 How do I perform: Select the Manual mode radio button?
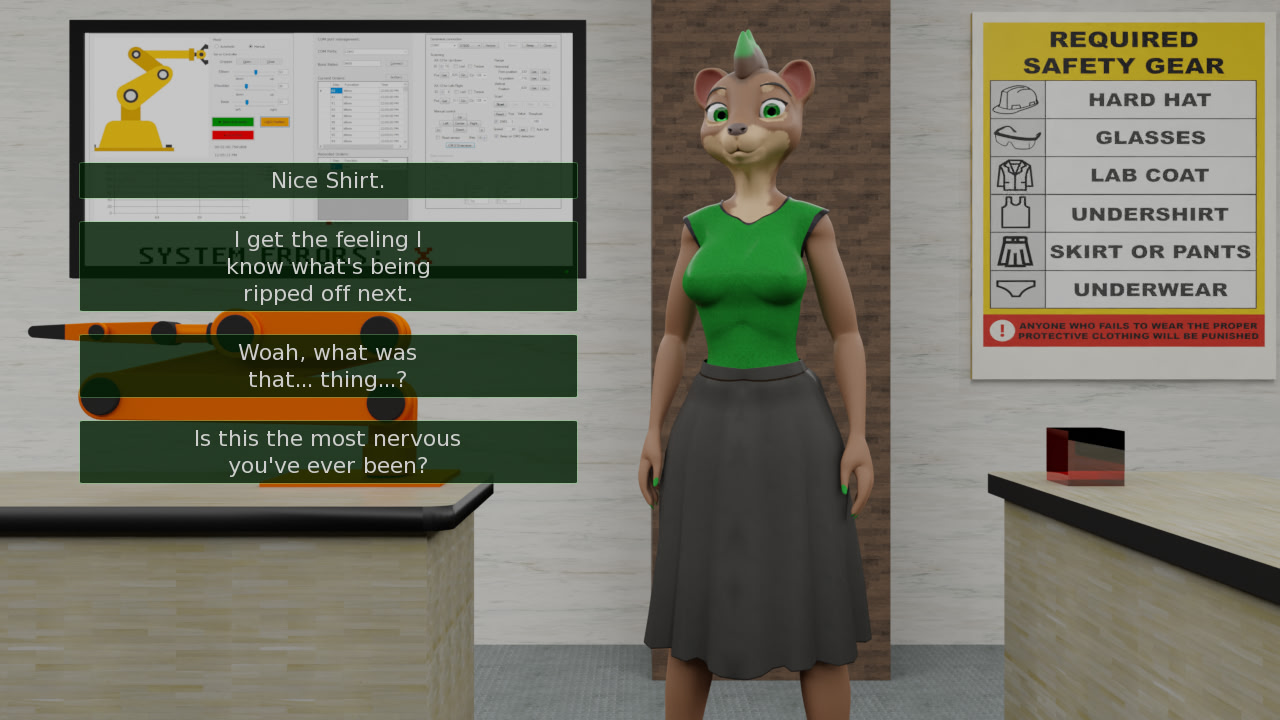[x=251, y=46]
